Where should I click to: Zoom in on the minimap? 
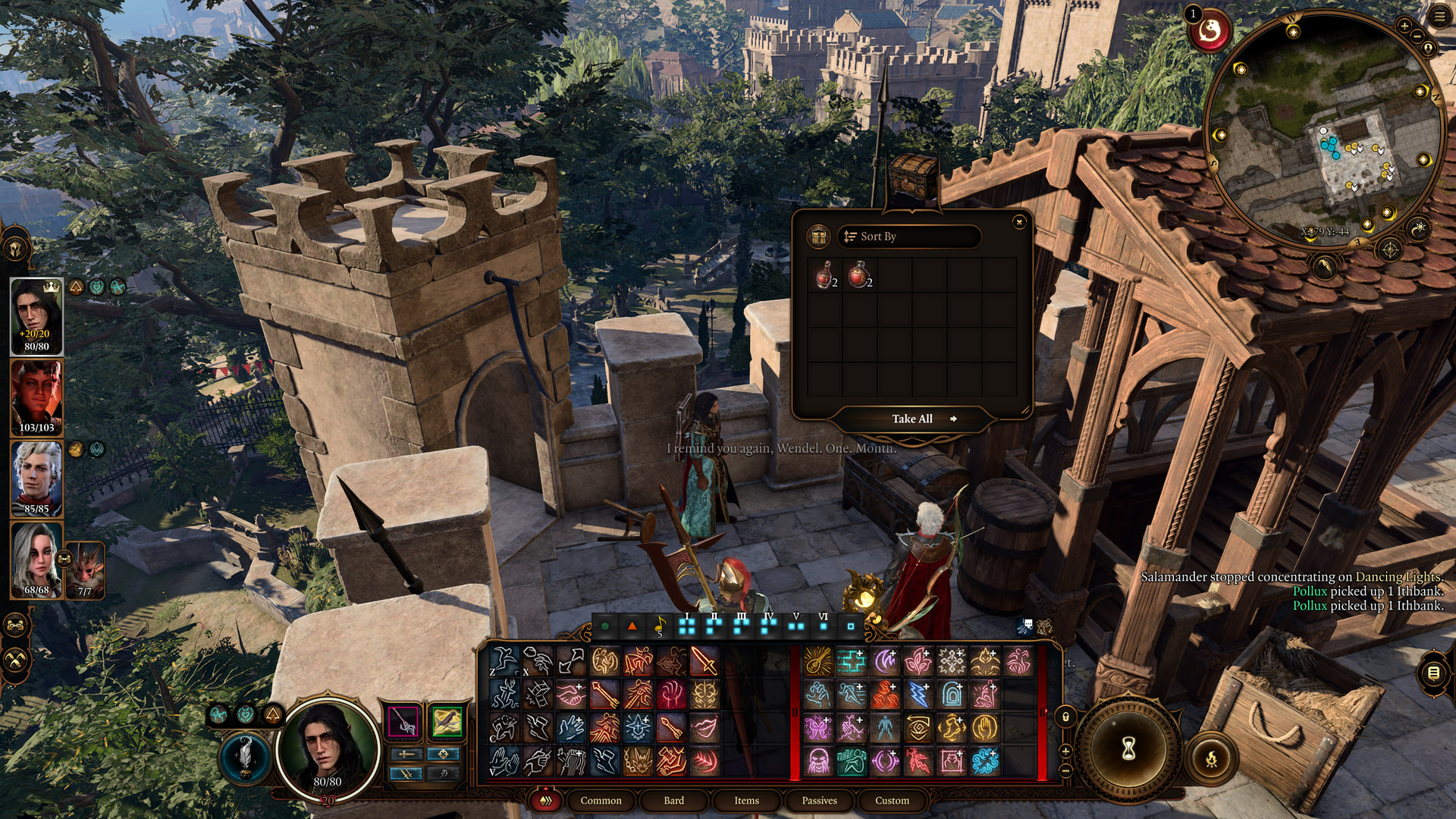click(1404, 26)
